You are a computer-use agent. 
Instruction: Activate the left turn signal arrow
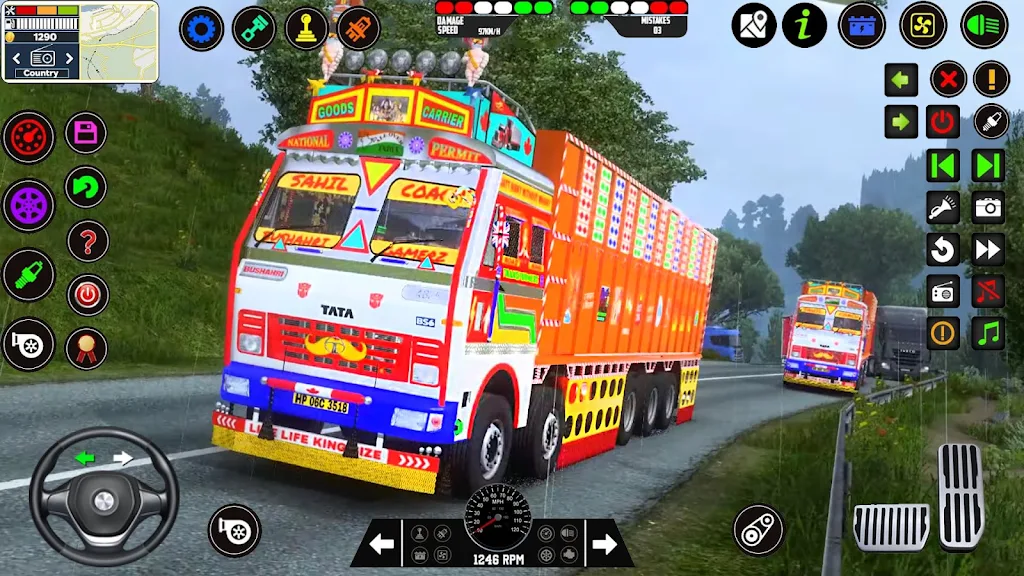pos(901,79)
